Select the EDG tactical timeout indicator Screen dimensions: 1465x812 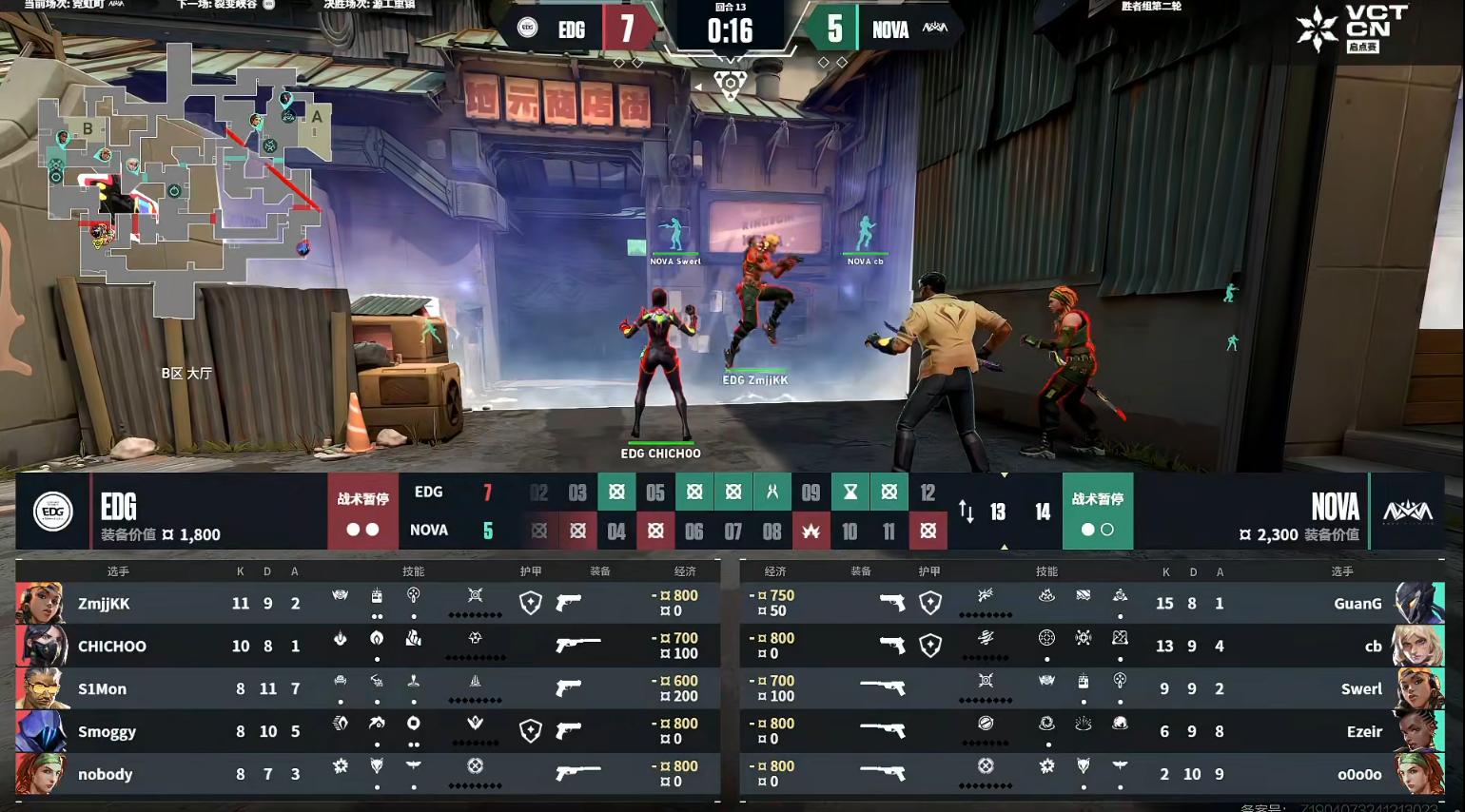click(x=362, y=512)
